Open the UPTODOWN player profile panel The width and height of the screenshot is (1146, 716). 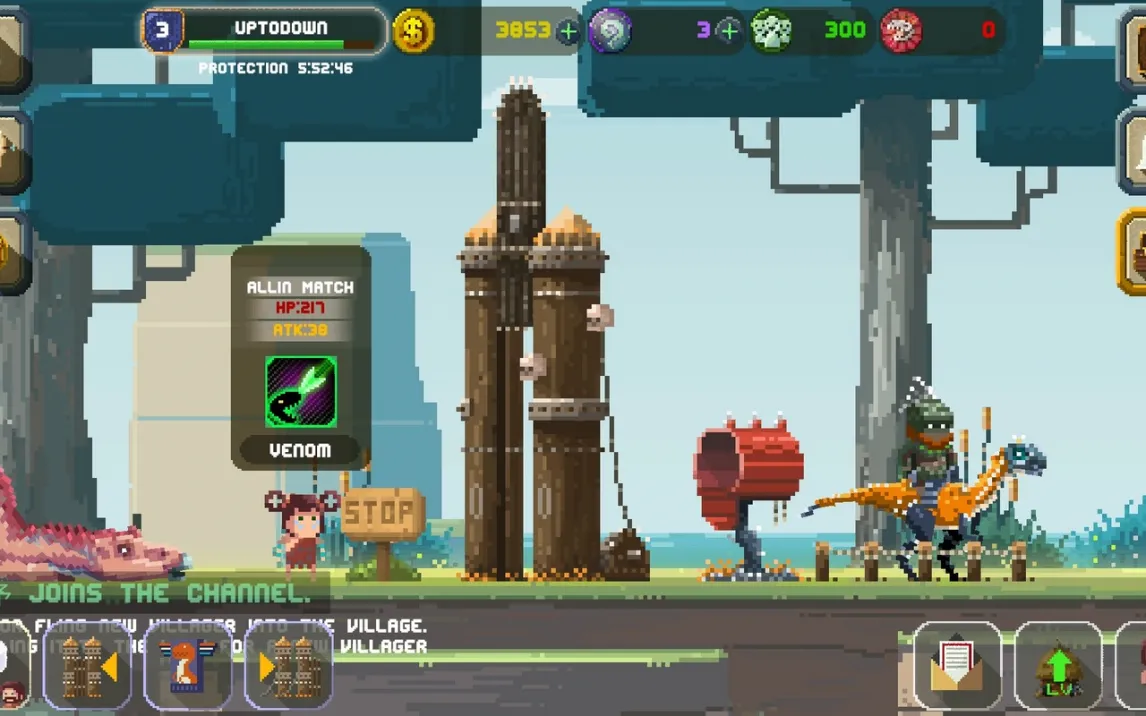point(264,31)
